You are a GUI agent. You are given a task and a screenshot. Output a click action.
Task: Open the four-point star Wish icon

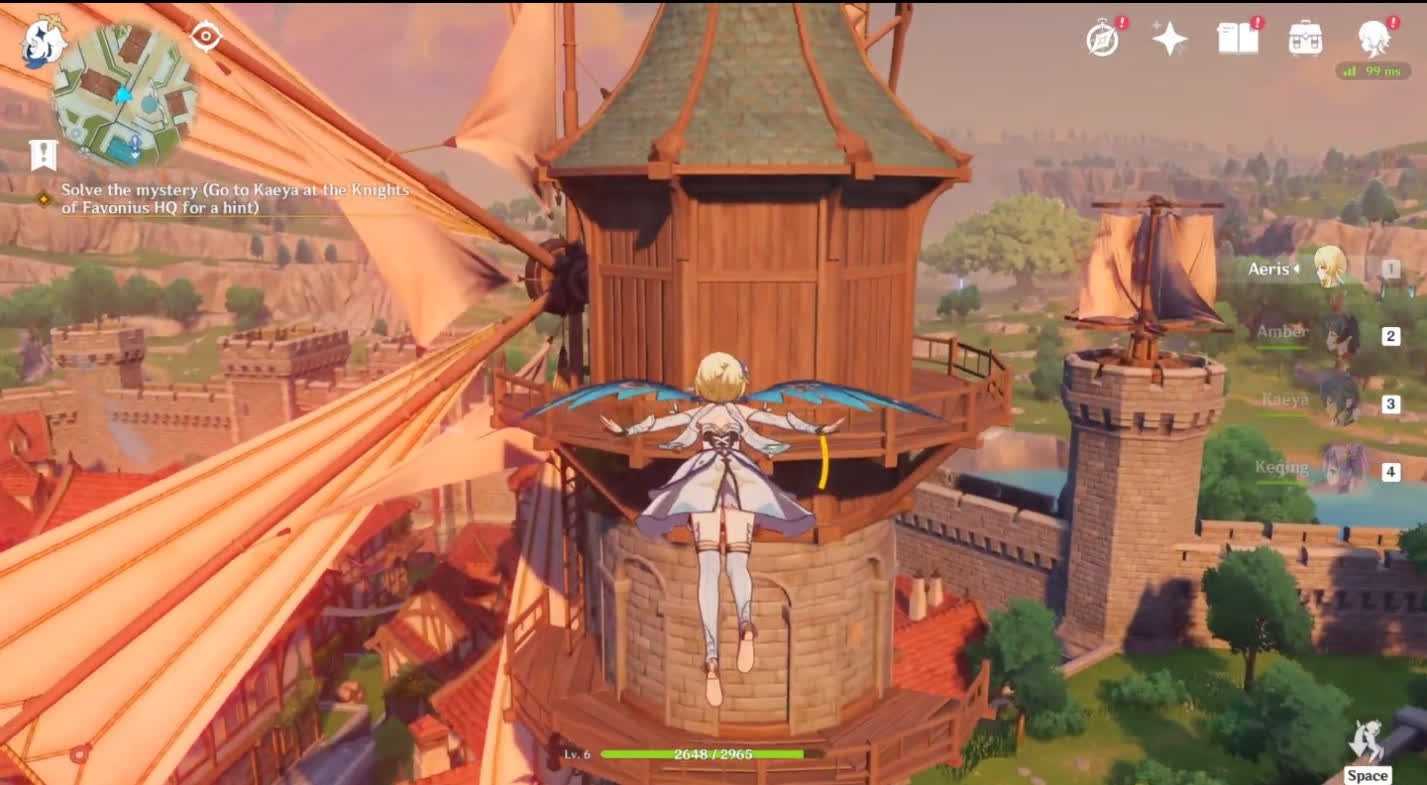point(1169,39)
